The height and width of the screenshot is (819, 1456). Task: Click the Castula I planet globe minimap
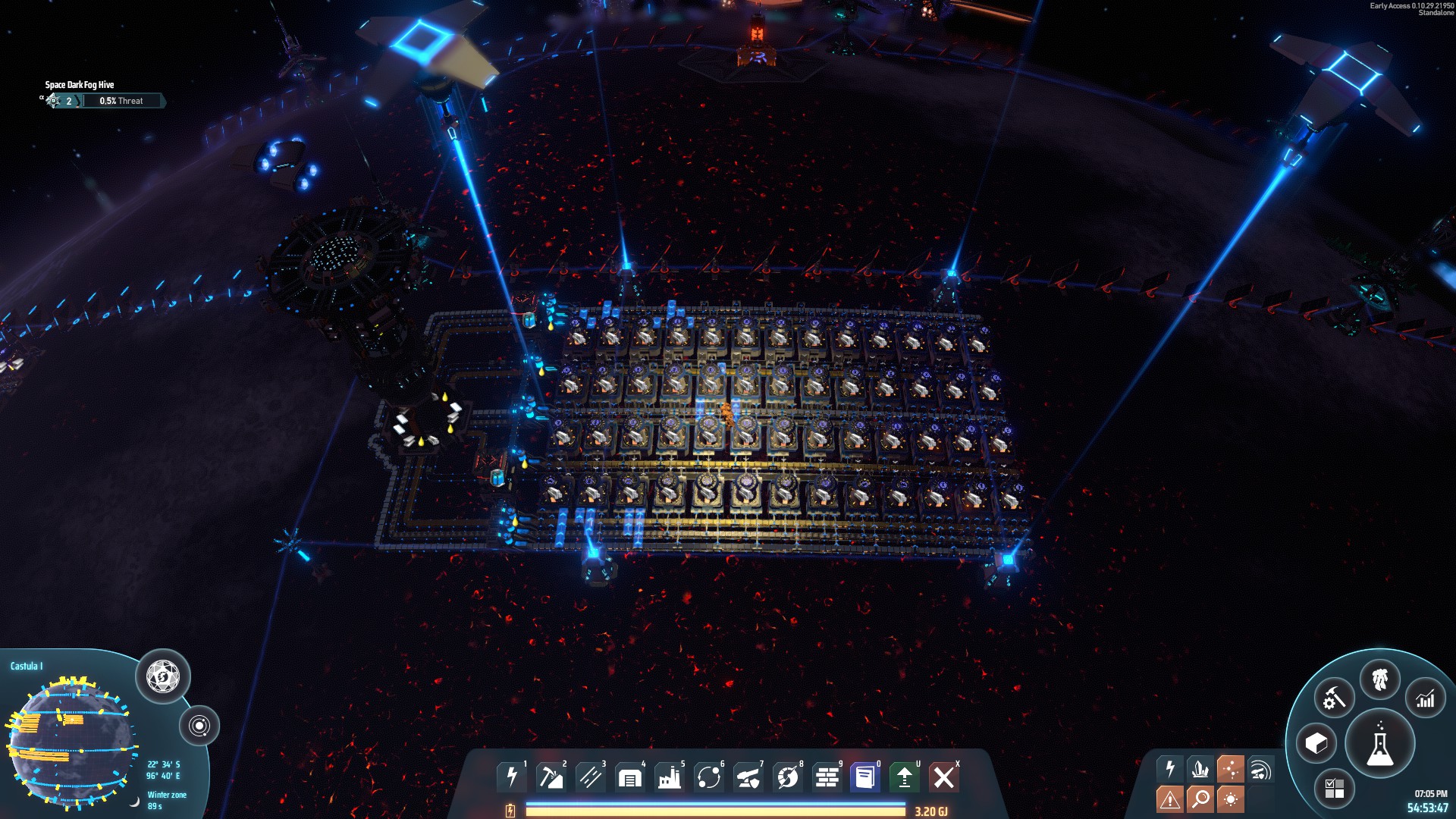click(72, 739)
